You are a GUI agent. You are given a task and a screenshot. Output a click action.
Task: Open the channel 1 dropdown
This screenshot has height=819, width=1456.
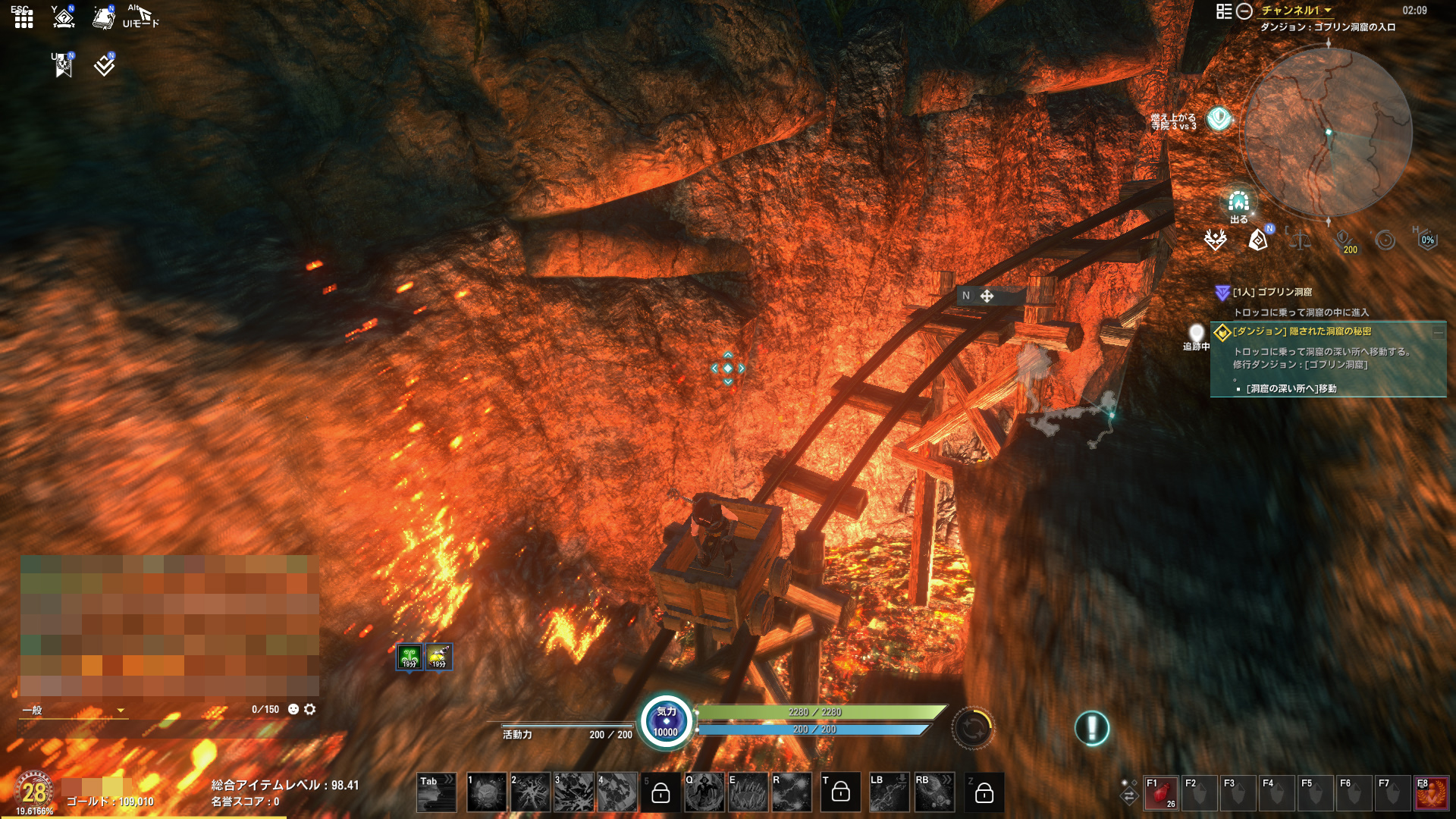point(1297,11)
